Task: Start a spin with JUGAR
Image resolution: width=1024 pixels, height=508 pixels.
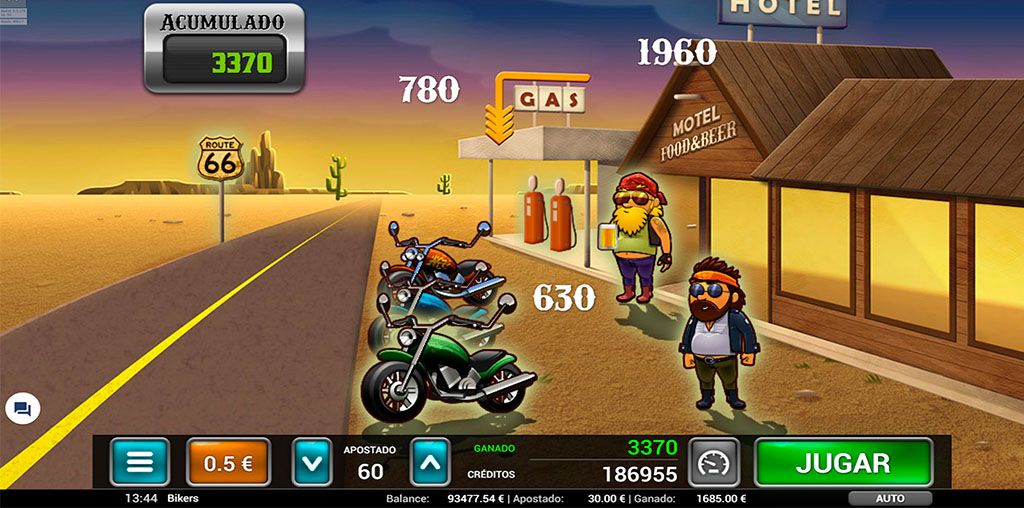Action: [842, 463]
